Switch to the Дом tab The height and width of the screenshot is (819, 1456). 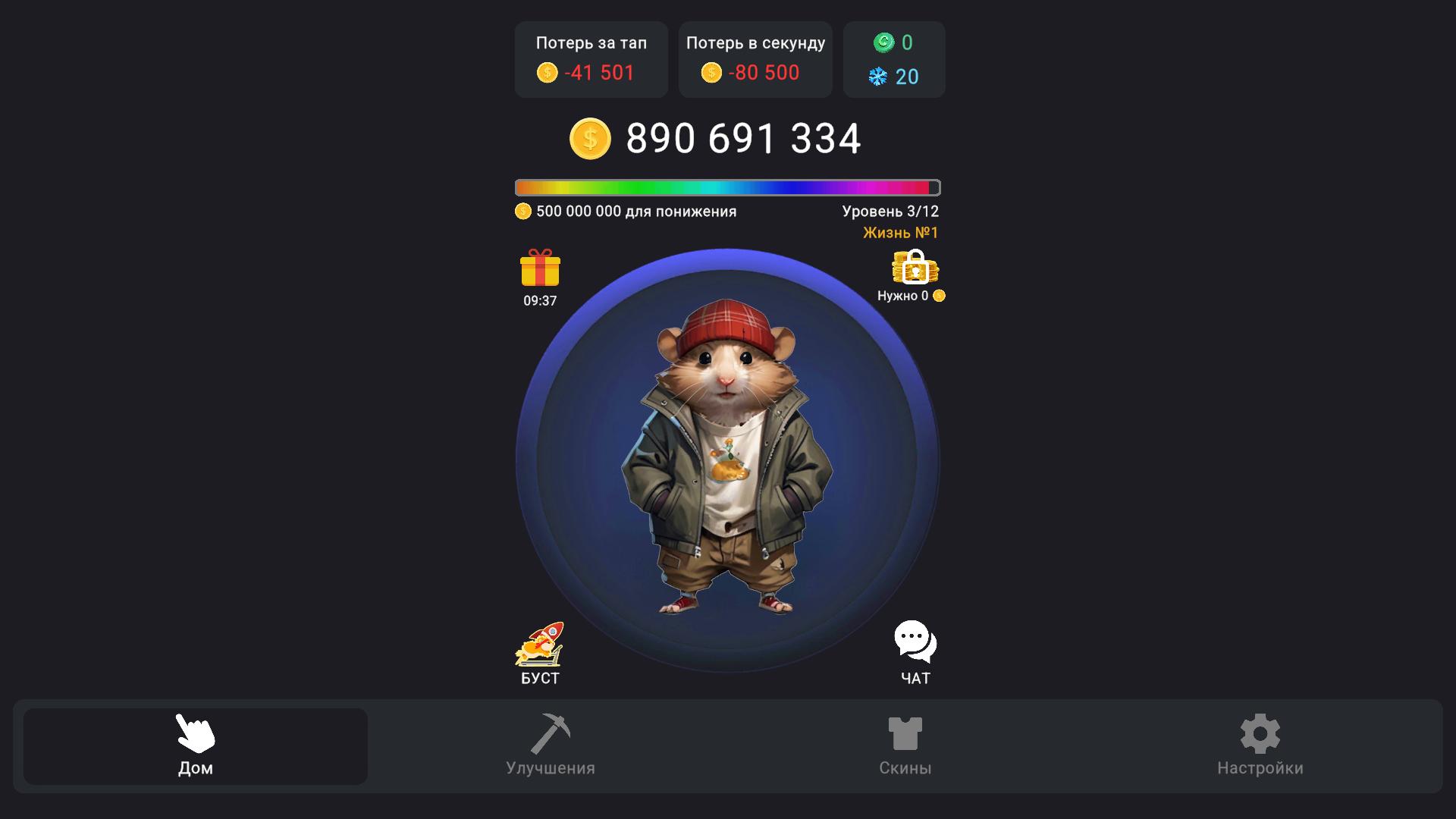[194, 746]
